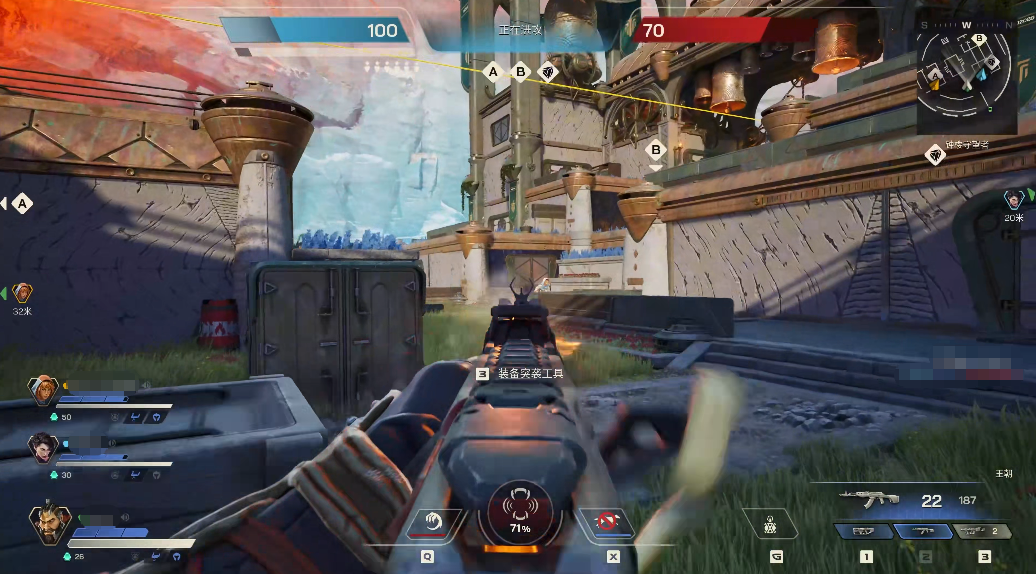This screenshot has width=1036, height=574.
Task: Switch to the first weapon slot
Action: 865,532
